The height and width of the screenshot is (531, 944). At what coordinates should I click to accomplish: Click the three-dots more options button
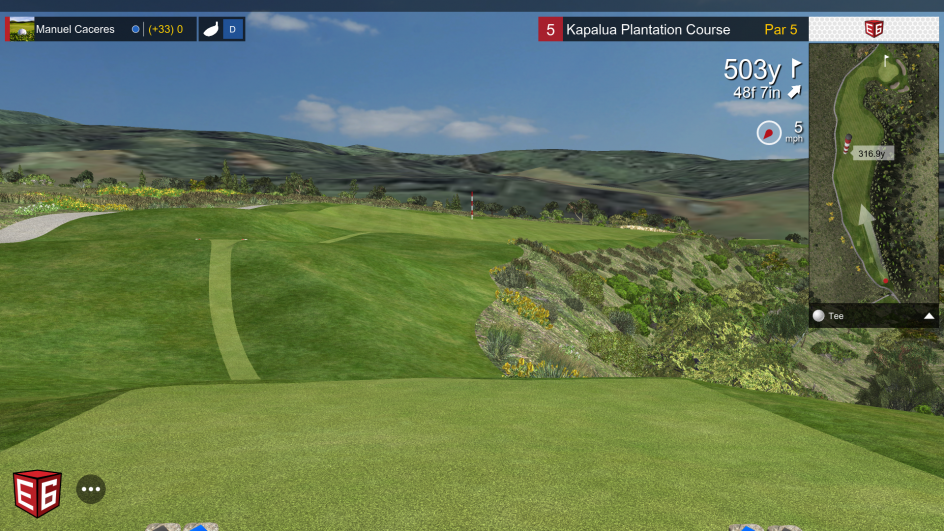pyautogui.click(x=91, y=489)
